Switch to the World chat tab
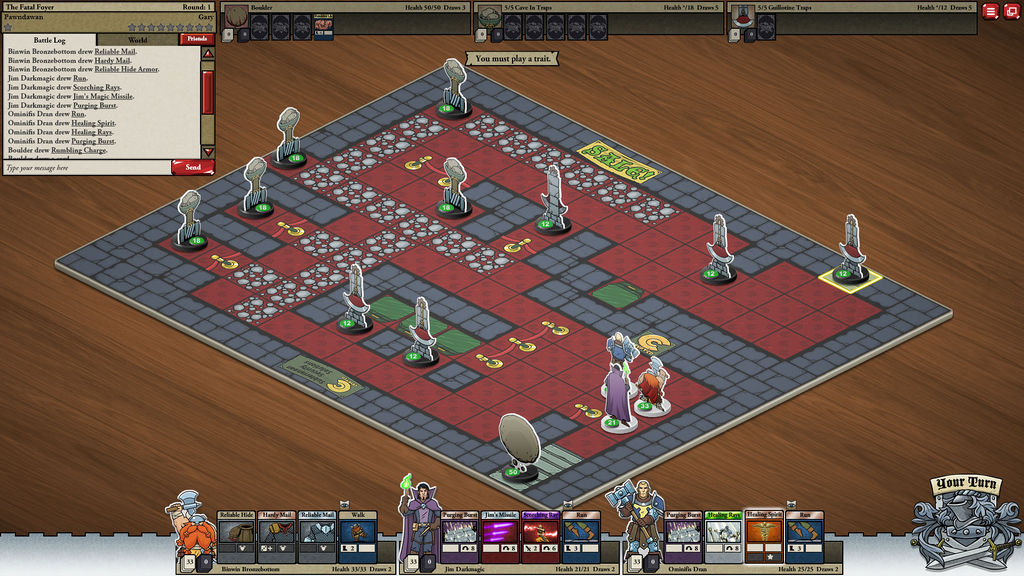This screenshot has width=1024, height=576. [138, 40]
